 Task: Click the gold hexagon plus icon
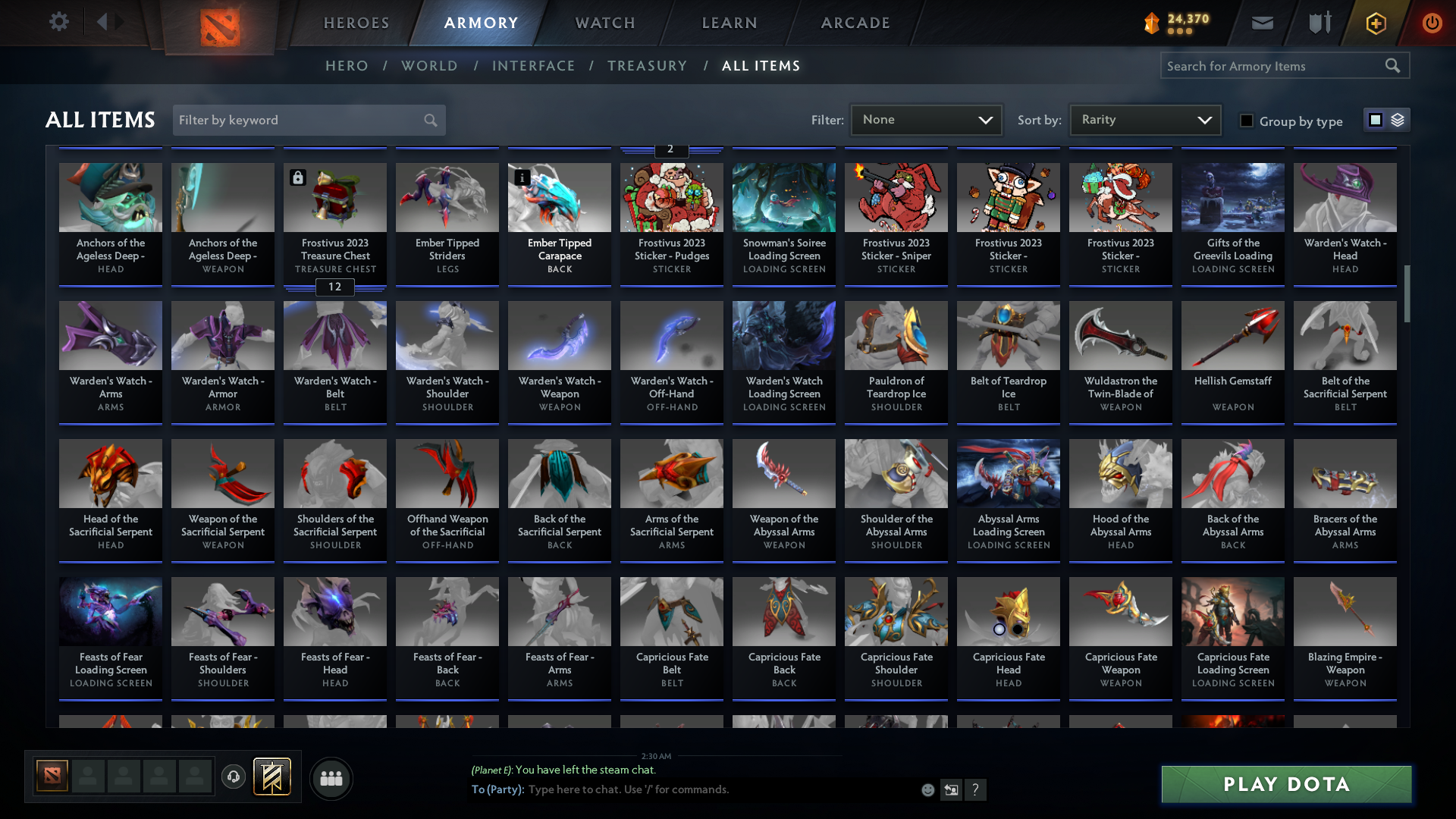click(1375, 23)
